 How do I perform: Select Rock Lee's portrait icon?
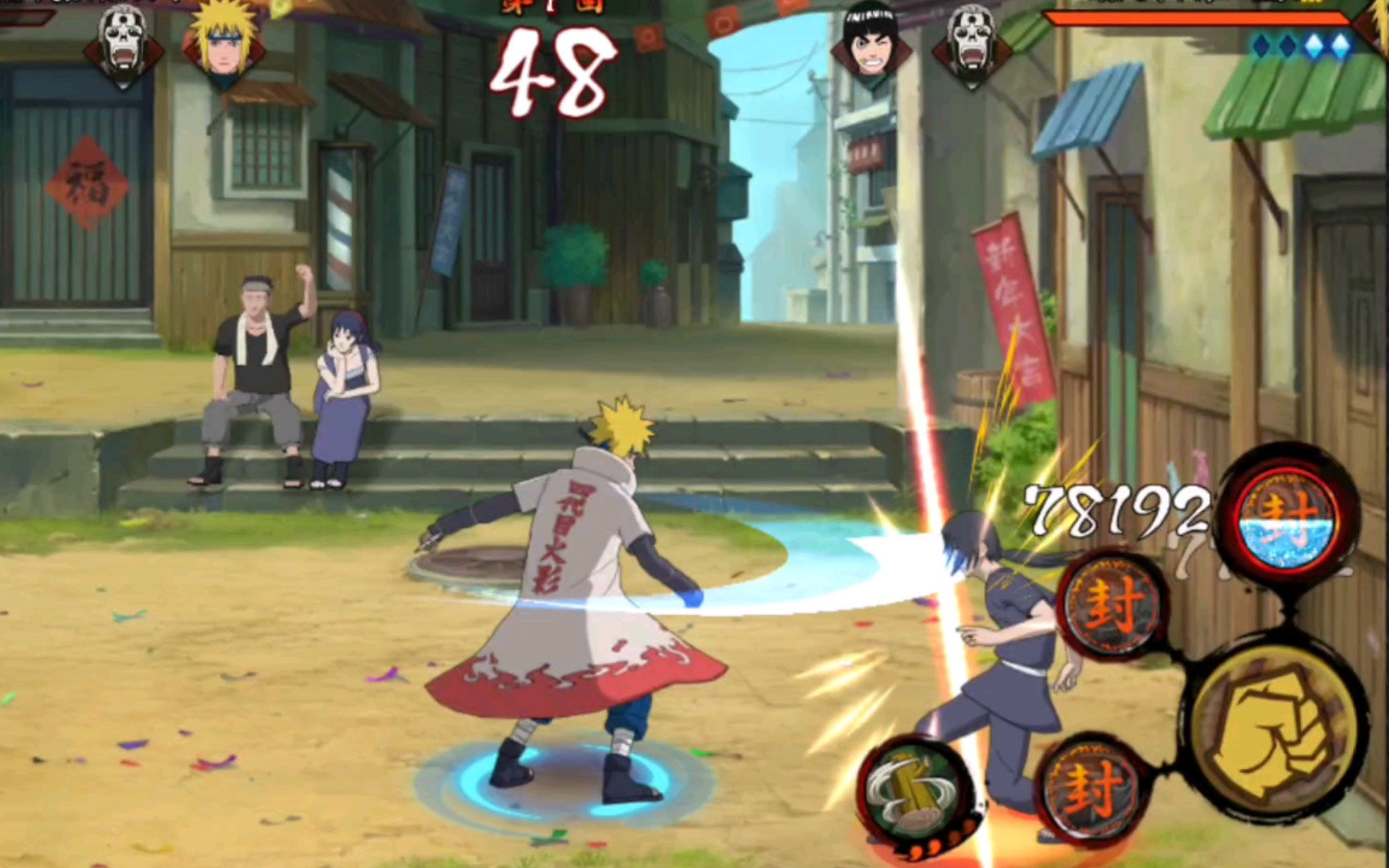(x=871, y=40)
